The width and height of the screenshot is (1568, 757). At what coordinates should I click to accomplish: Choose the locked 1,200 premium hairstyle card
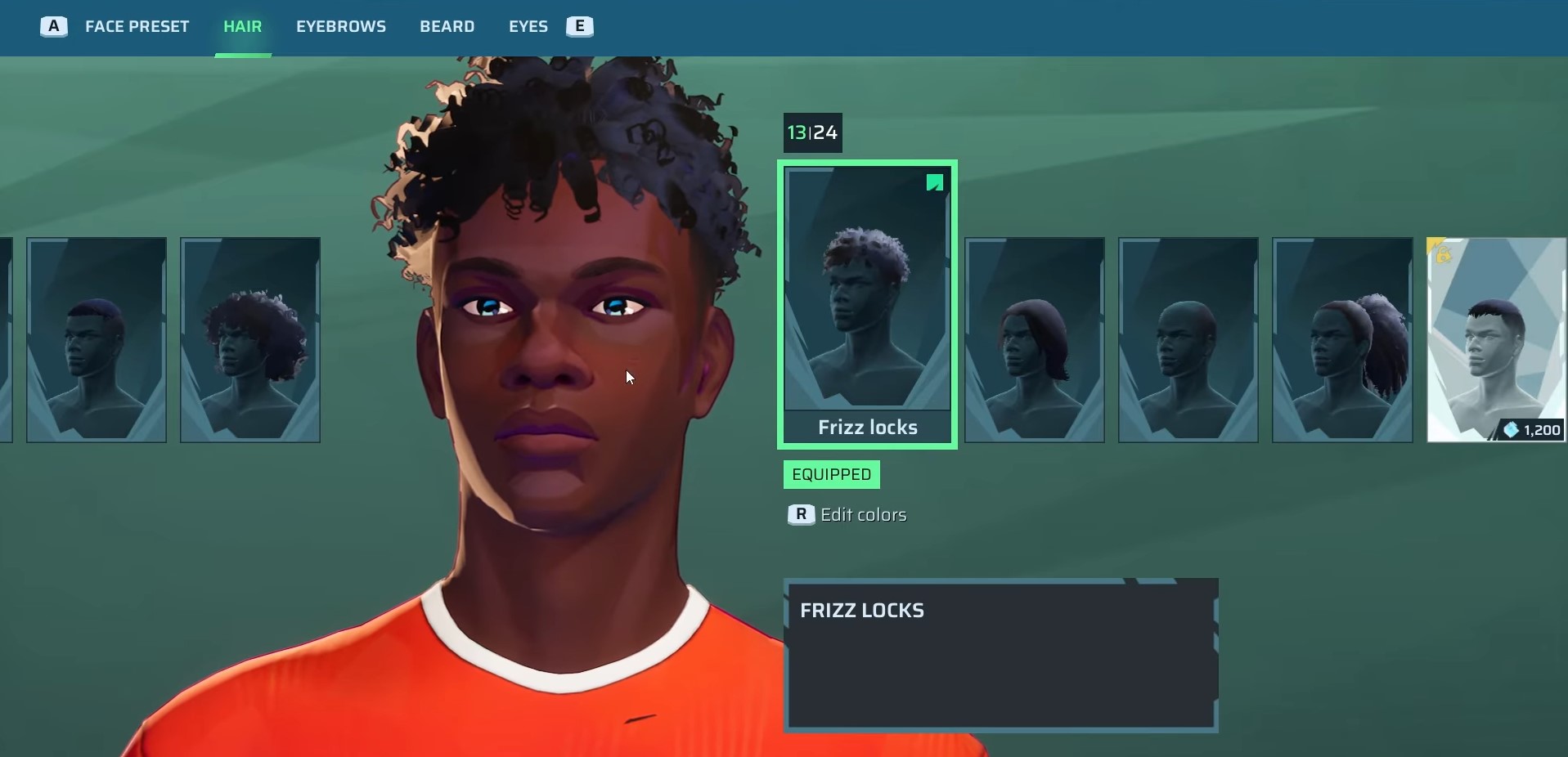click(x=1496, y=339)
